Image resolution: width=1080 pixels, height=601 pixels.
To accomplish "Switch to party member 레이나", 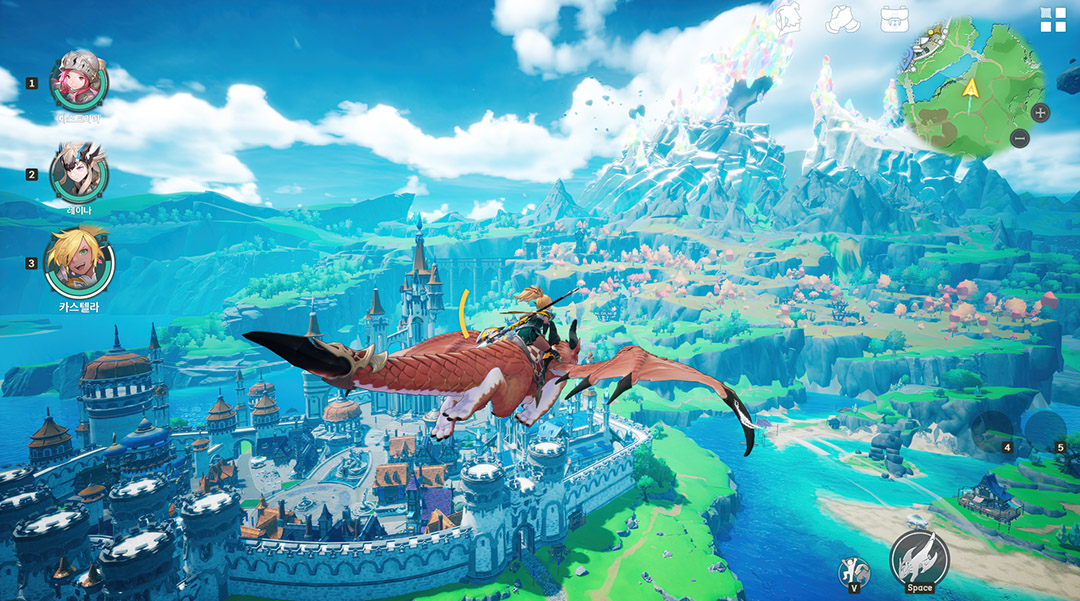I will (x=79, y=173).
